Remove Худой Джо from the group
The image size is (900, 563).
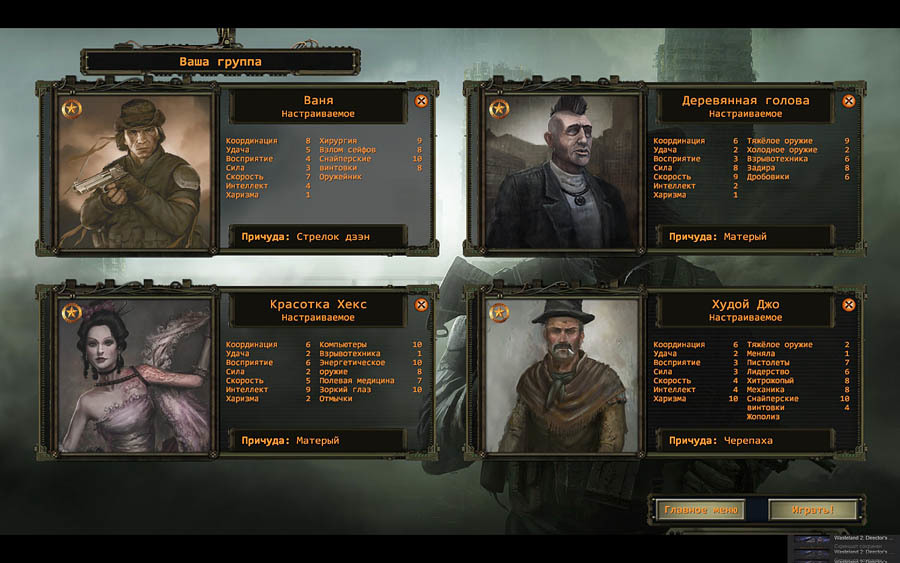849,305
